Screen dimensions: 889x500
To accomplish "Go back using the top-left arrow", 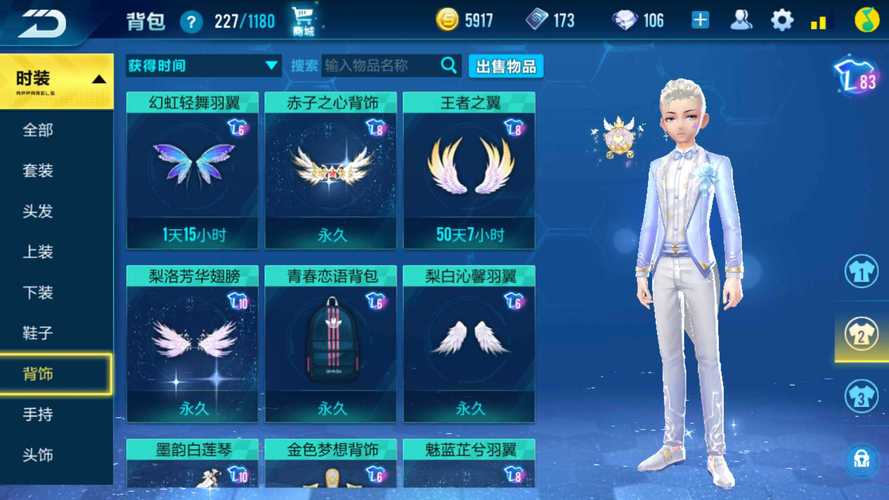I will [42, 21].
